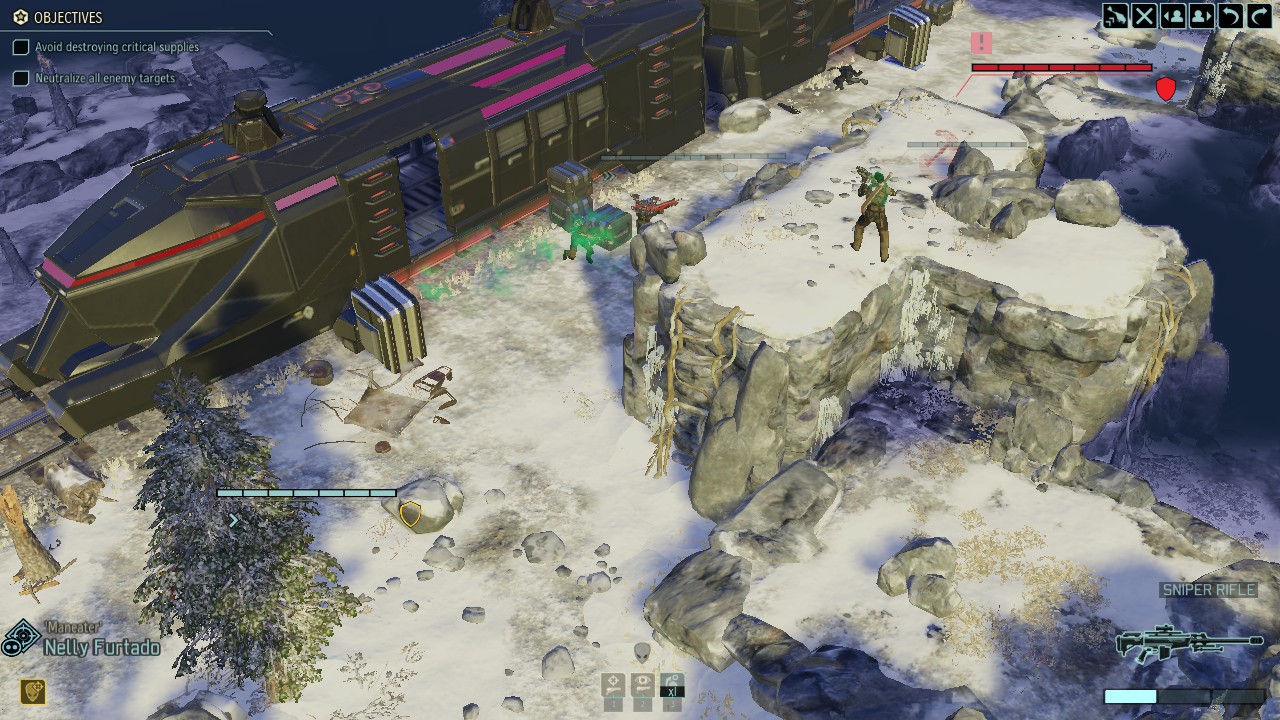Image resolution: width=1280 pixels, height=720 pixels.
Task: Click the alien head target icon
Action: tap(642, 654)
